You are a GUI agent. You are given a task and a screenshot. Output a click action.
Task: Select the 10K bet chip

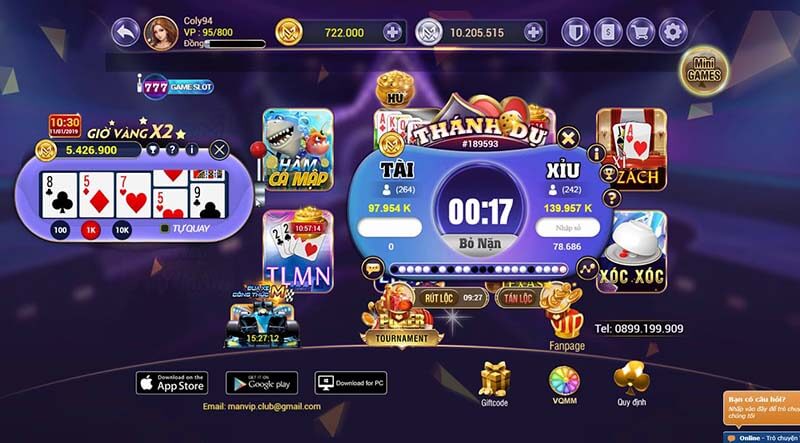122,230
